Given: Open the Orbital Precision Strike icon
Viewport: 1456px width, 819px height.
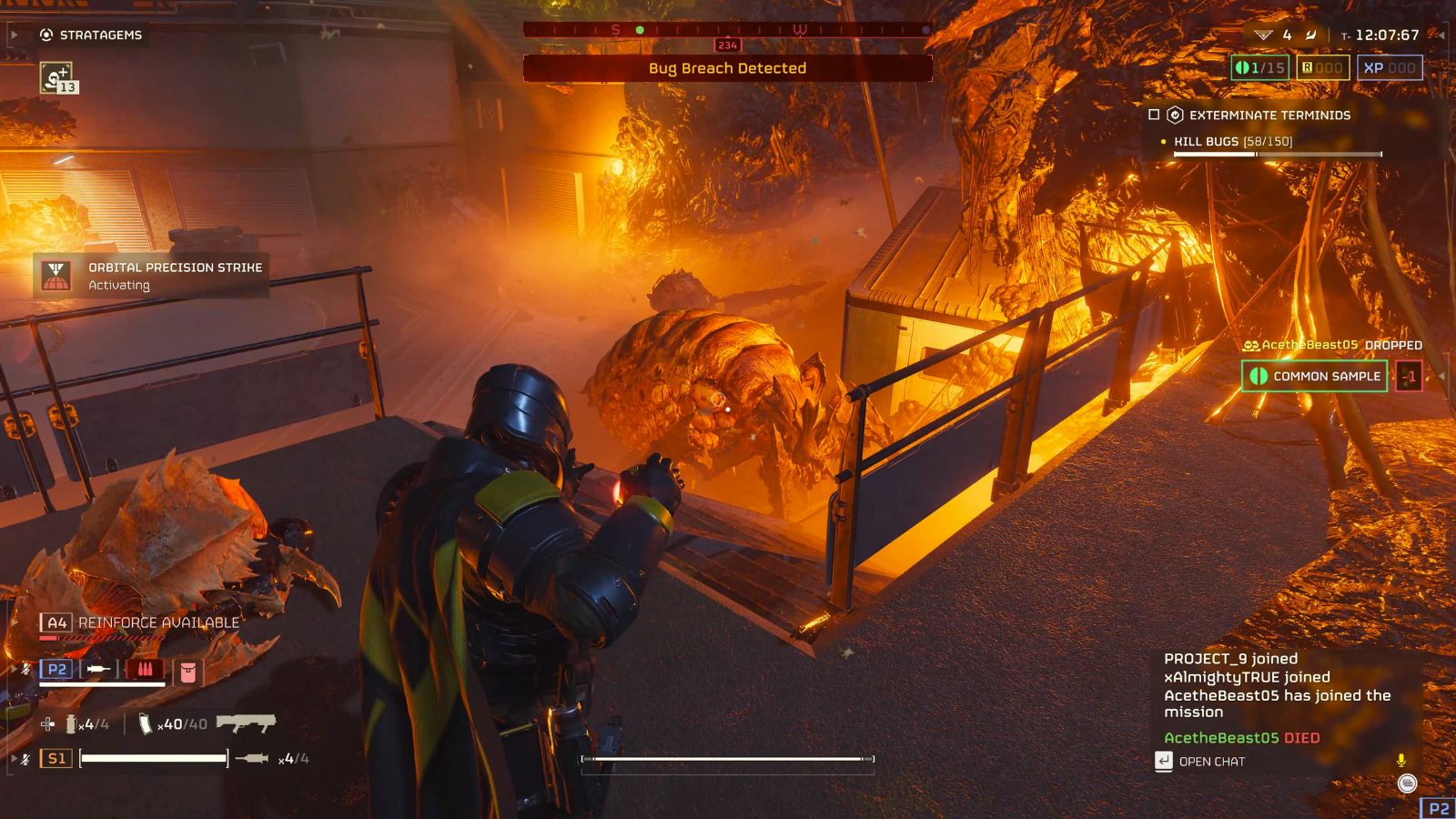Looking at the screenshot, I should (57, 276).
